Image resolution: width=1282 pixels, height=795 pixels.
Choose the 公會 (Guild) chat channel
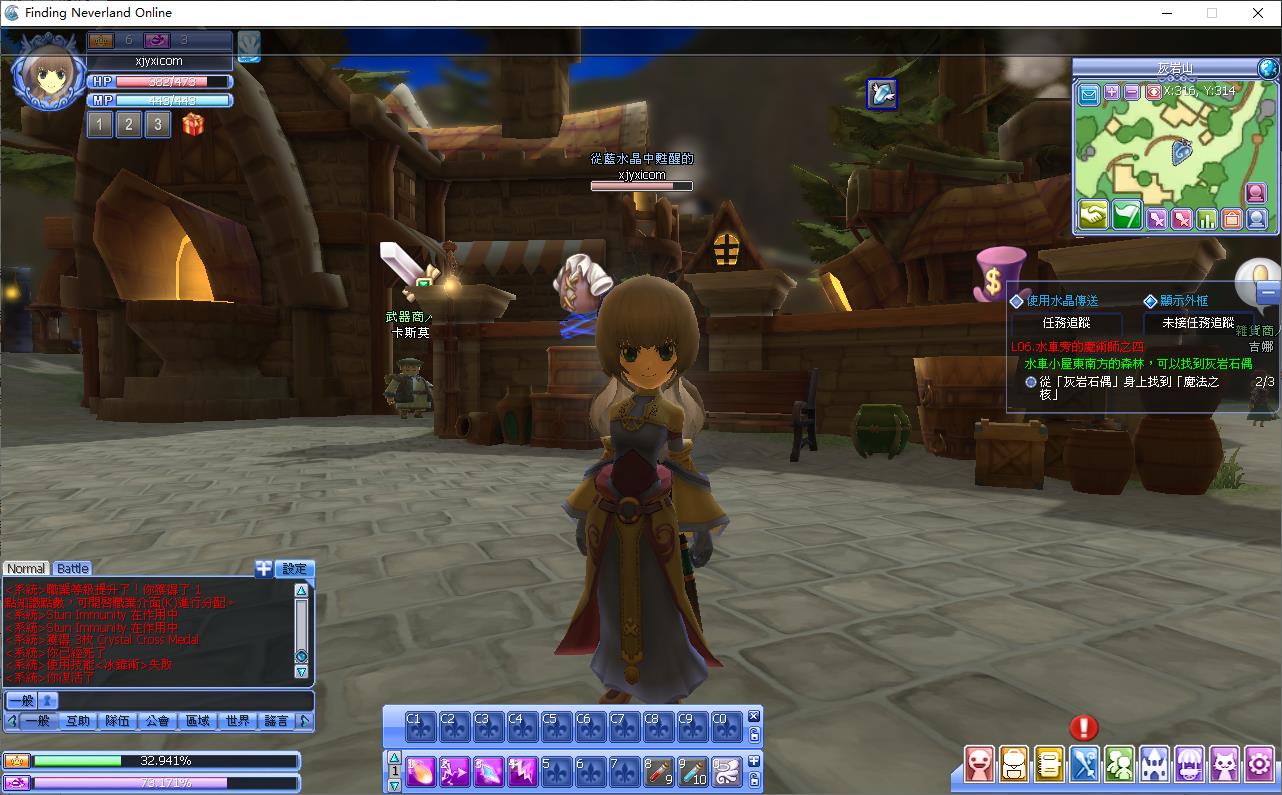point(157,720)
